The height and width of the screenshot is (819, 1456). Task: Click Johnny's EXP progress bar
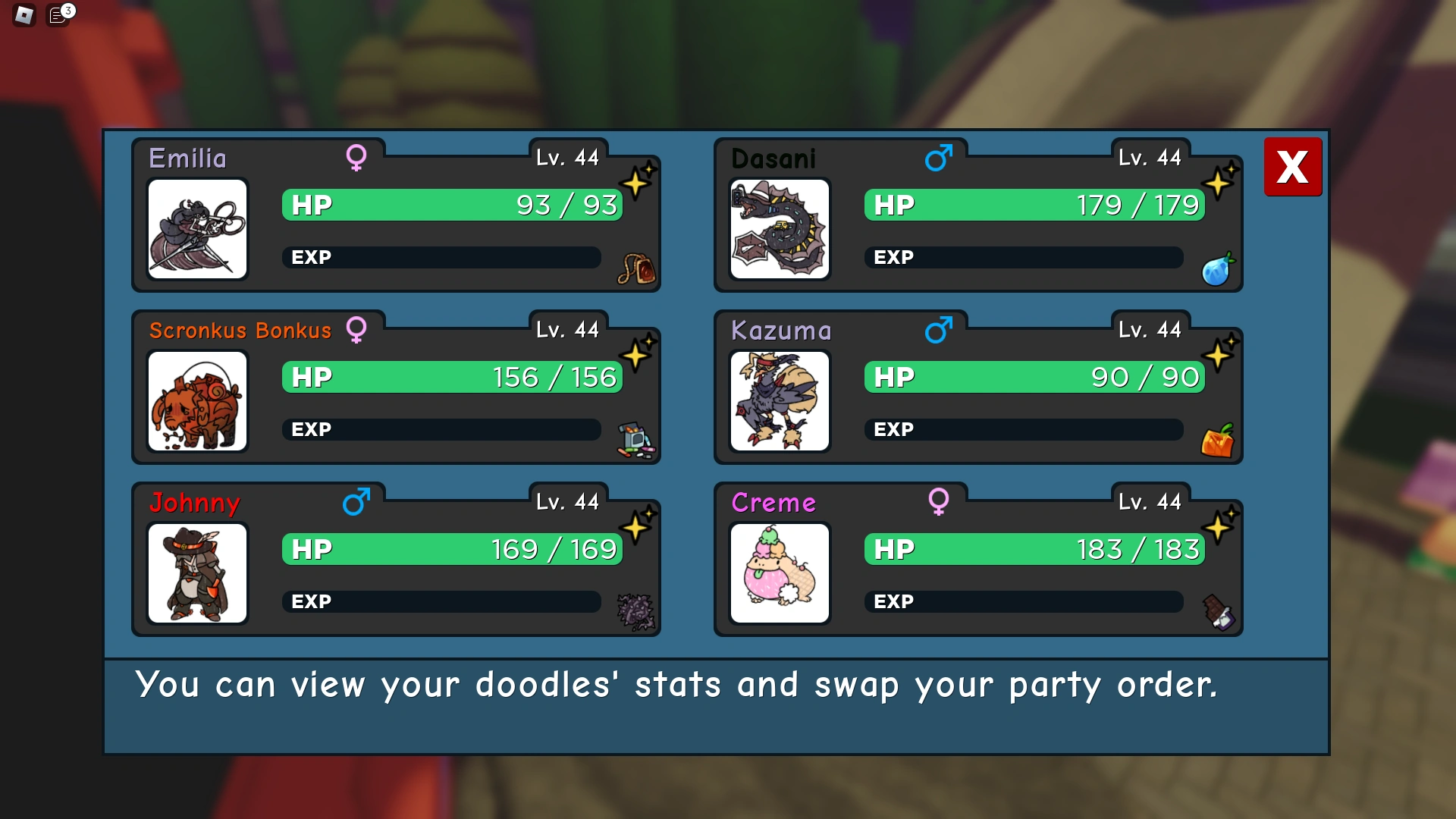pos(444,601)
